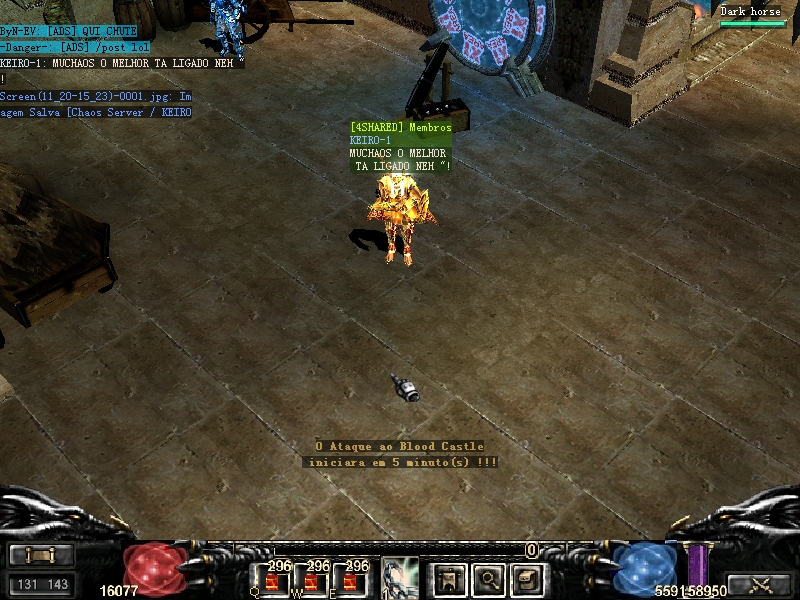Select the active skill portrait icon
The image size is (800, 600).
tap(400, 577)
